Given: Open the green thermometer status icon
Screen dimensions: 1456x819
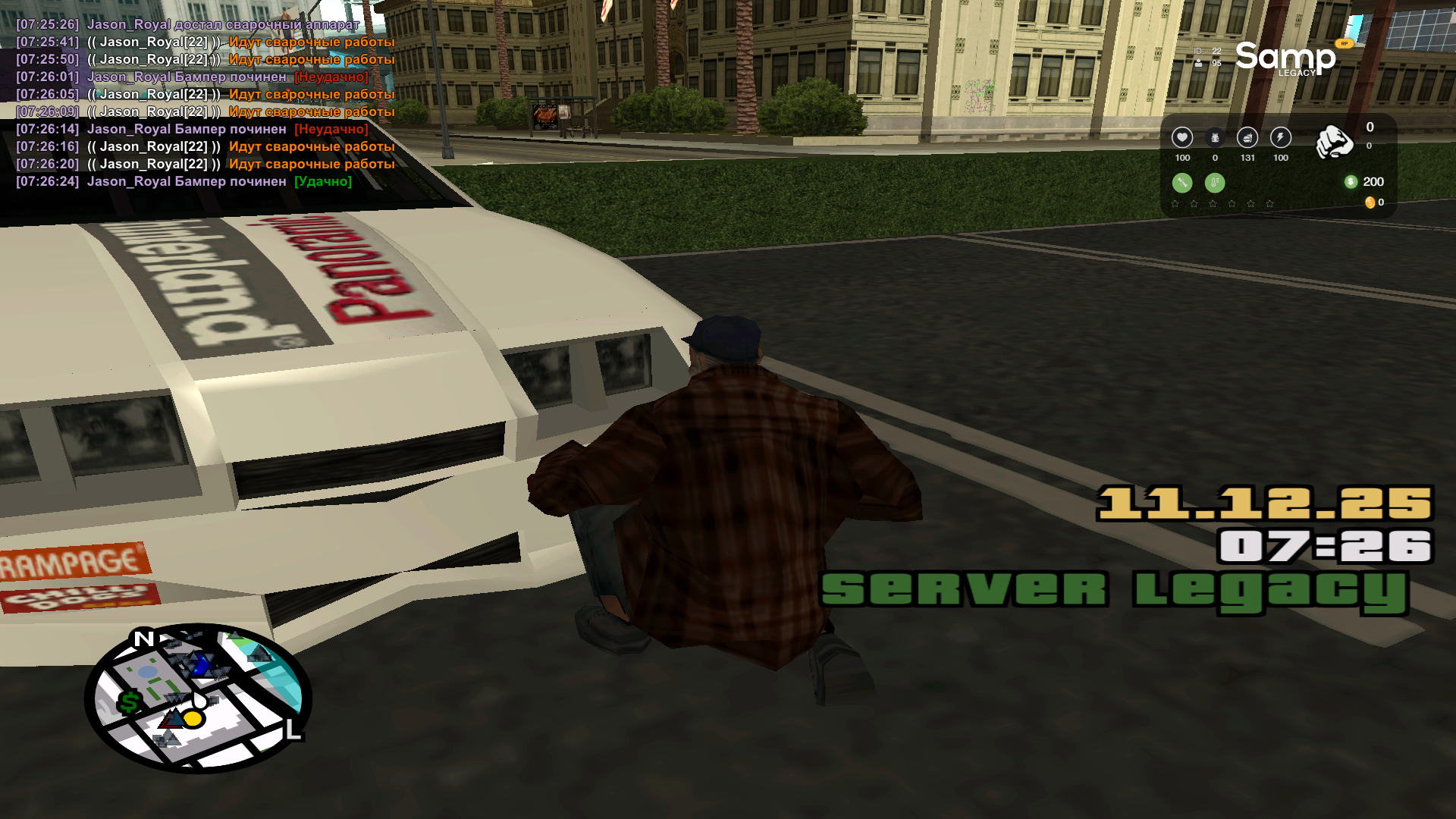Looking at the screenshot, I should tap(1215, 182).
